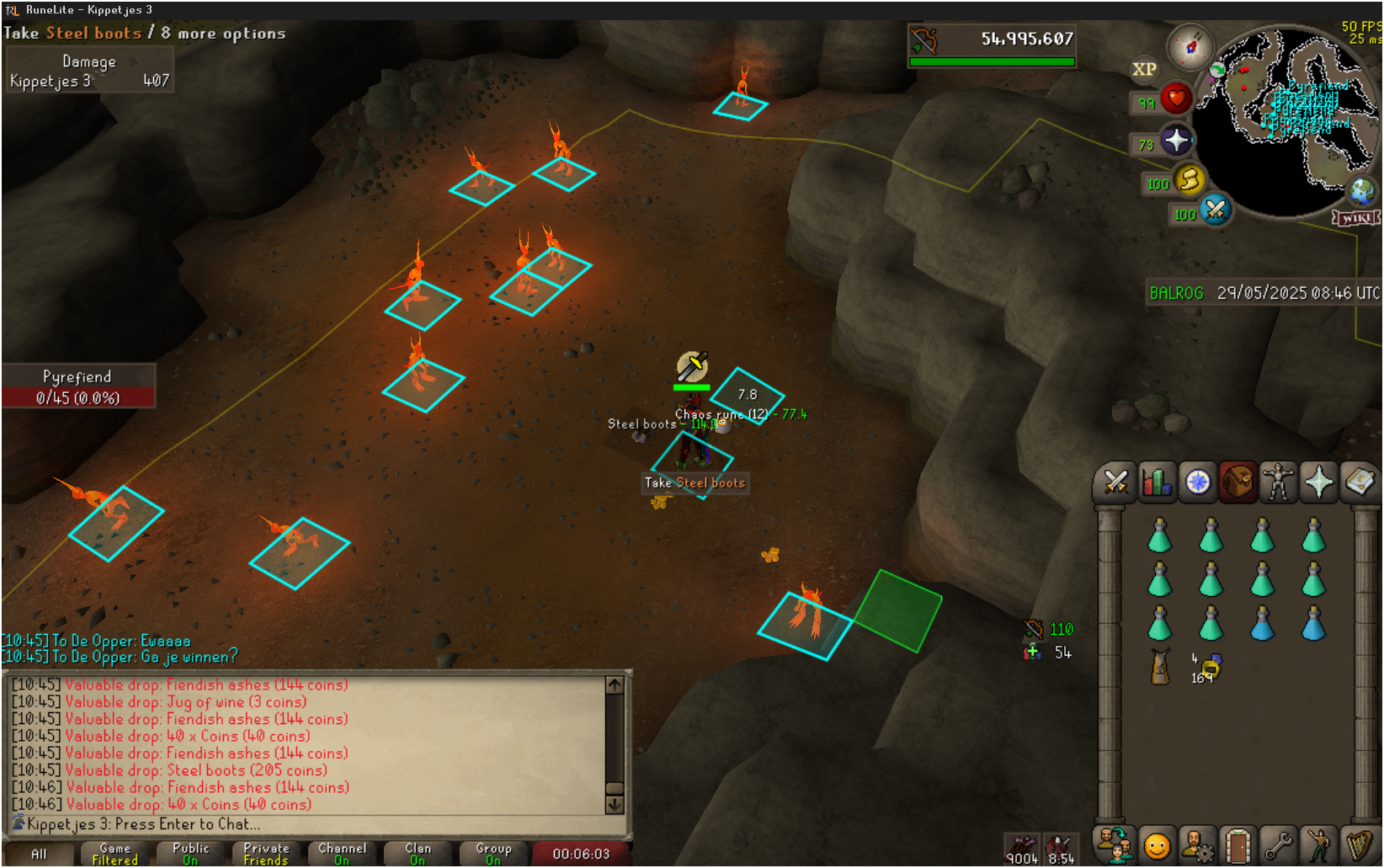Screen dimensions: 1384x868
Task: Switch to the Clan chat tab
Action: tap(418, 854)
